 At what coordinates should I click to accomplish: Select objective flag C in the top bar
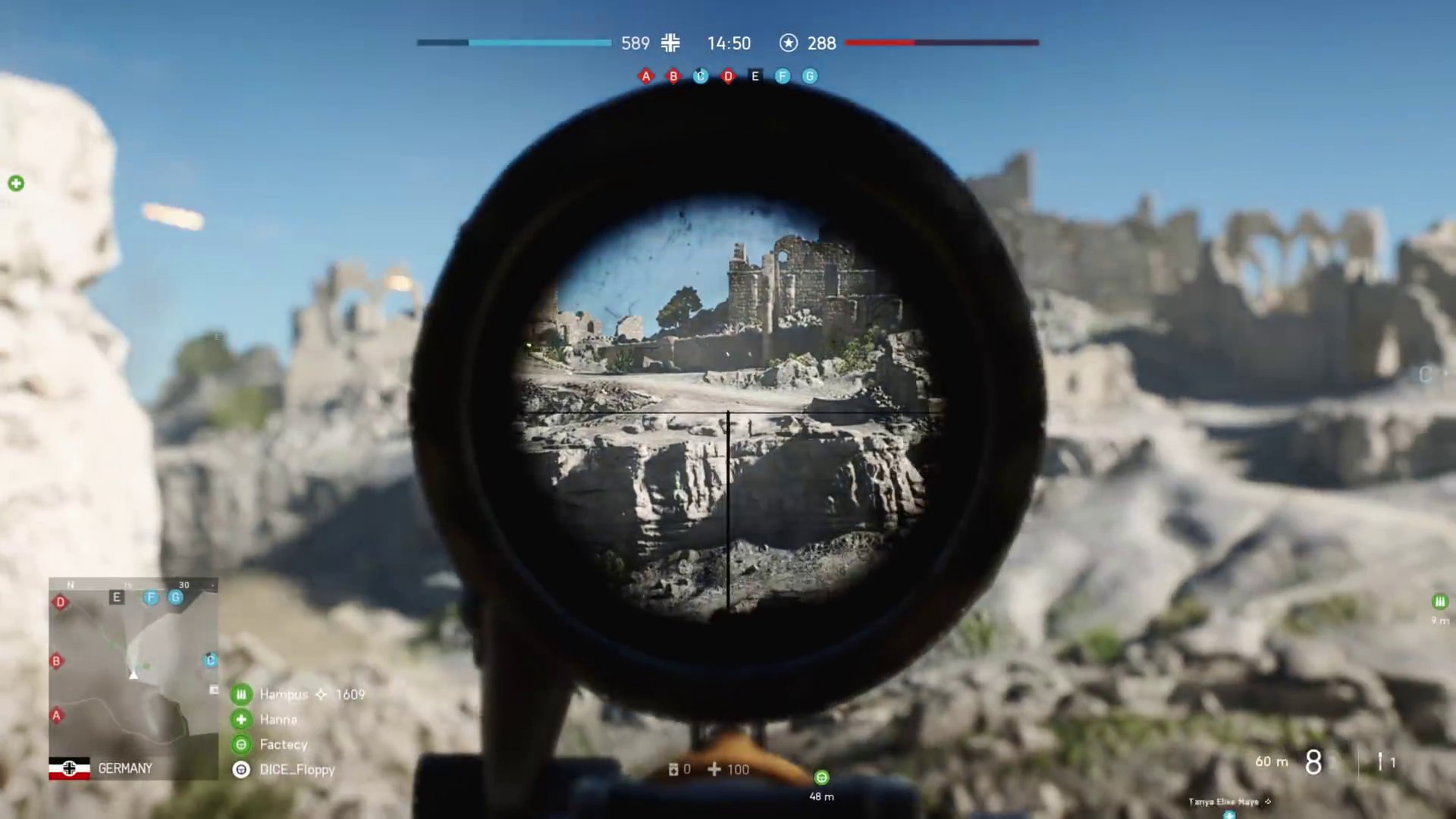701,76
